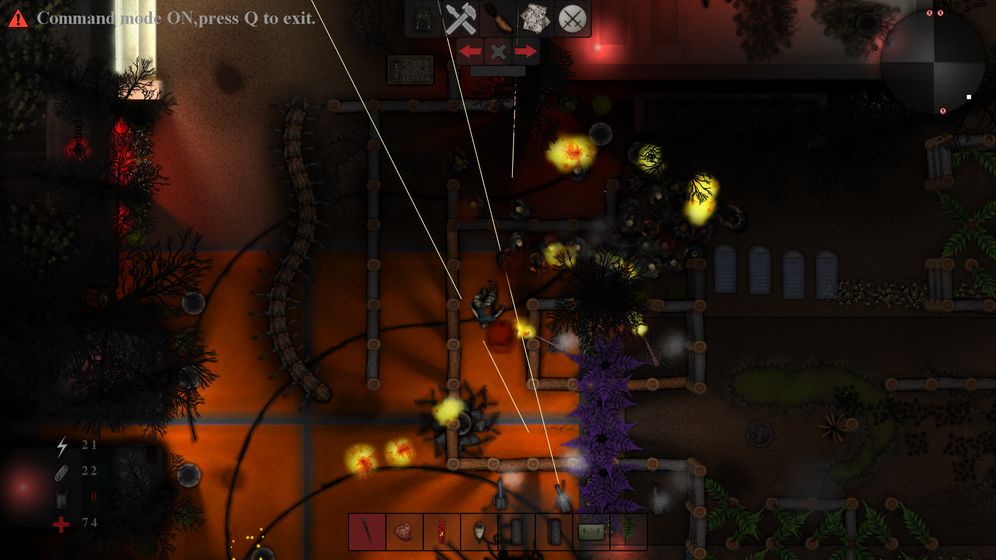996x560 pixels.
Task: Select the brown feather icon in top toolbar
Action: coord(497,18)
